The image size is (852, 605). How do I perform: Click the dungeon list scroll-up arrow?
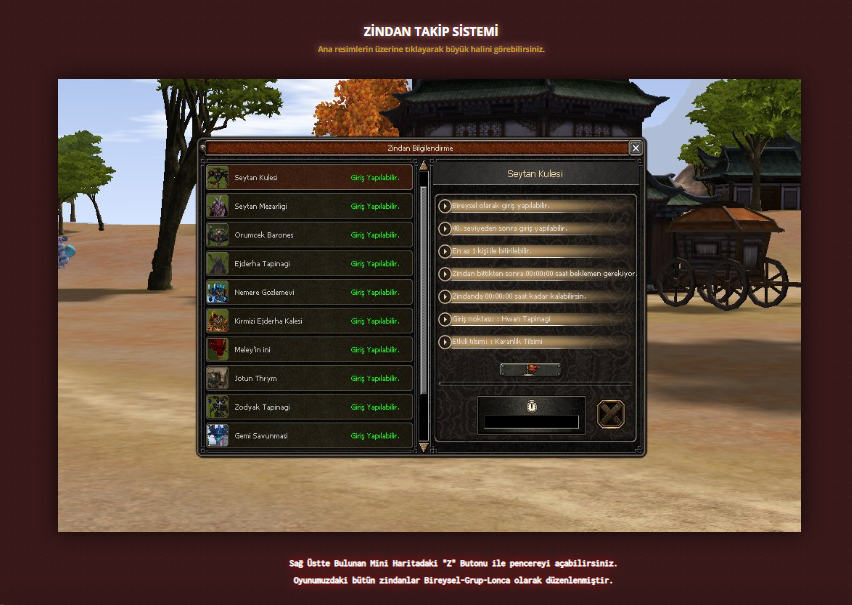point(423,166)
